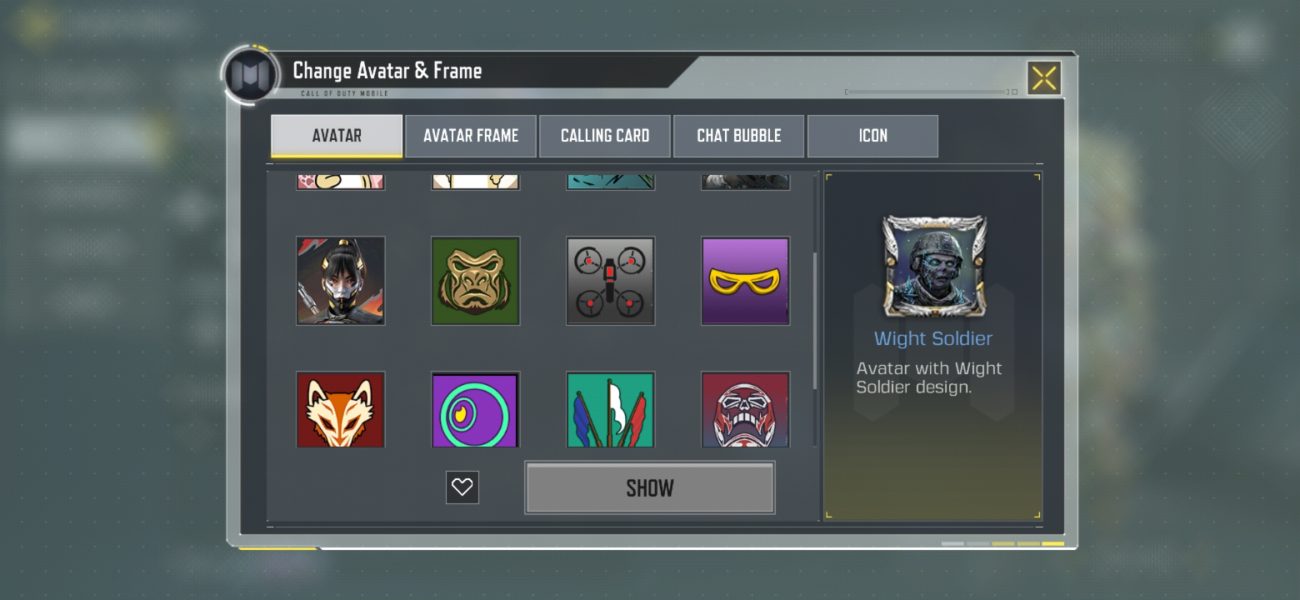The image size is (1300, 600).
Task: Choose the yellow mask on purple avatar
Action: point(746,281)
